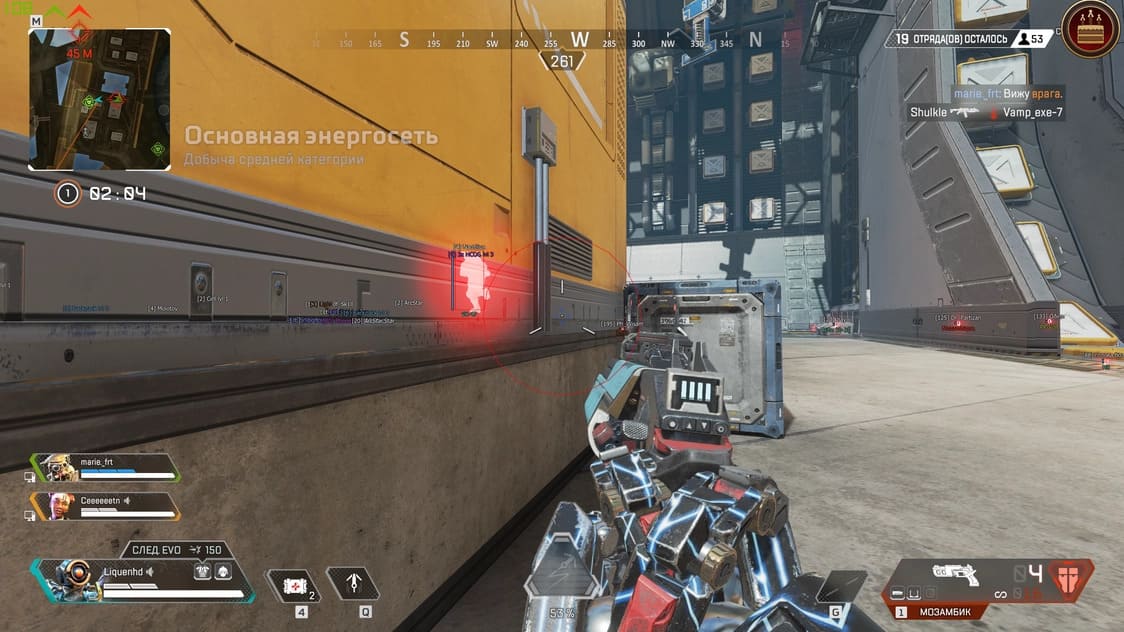Select teammate Ceeeeeetn's squad banner
This screenshot has height=632, width=1124.
tap(106, 507)
